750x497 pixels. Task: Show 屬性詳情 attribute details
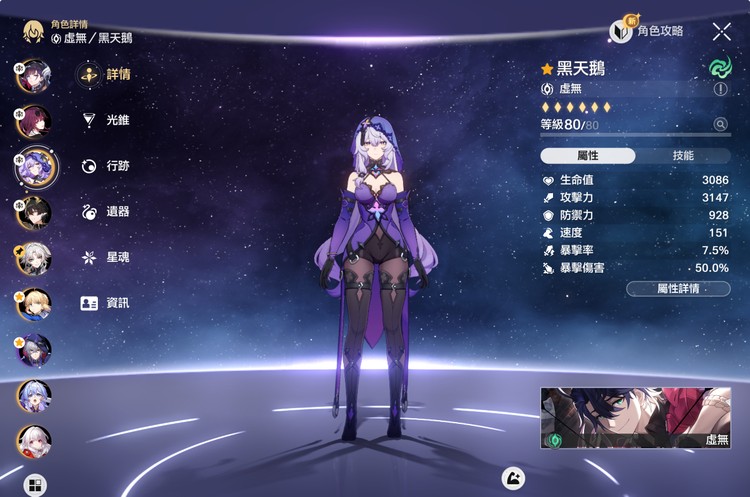678,289
